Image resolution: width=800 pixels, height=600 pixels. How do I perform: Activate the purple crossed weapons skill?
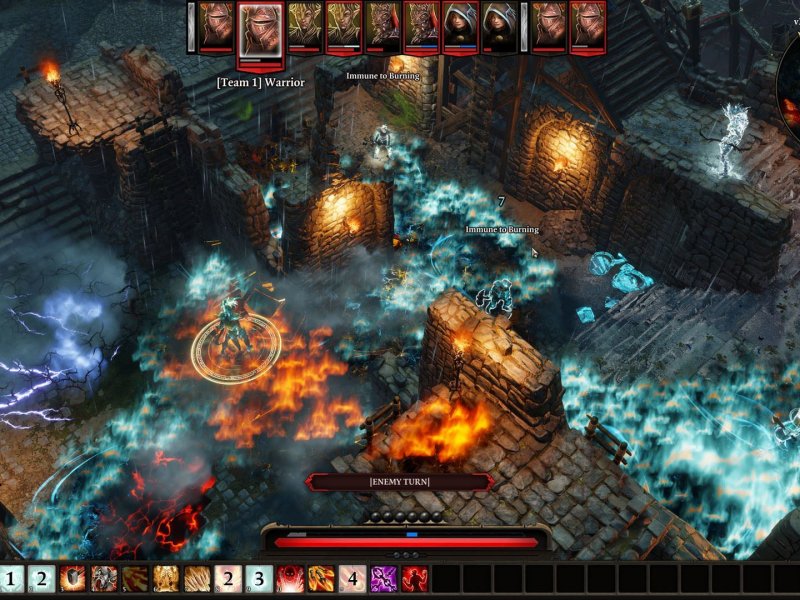[x=383, y=579]
